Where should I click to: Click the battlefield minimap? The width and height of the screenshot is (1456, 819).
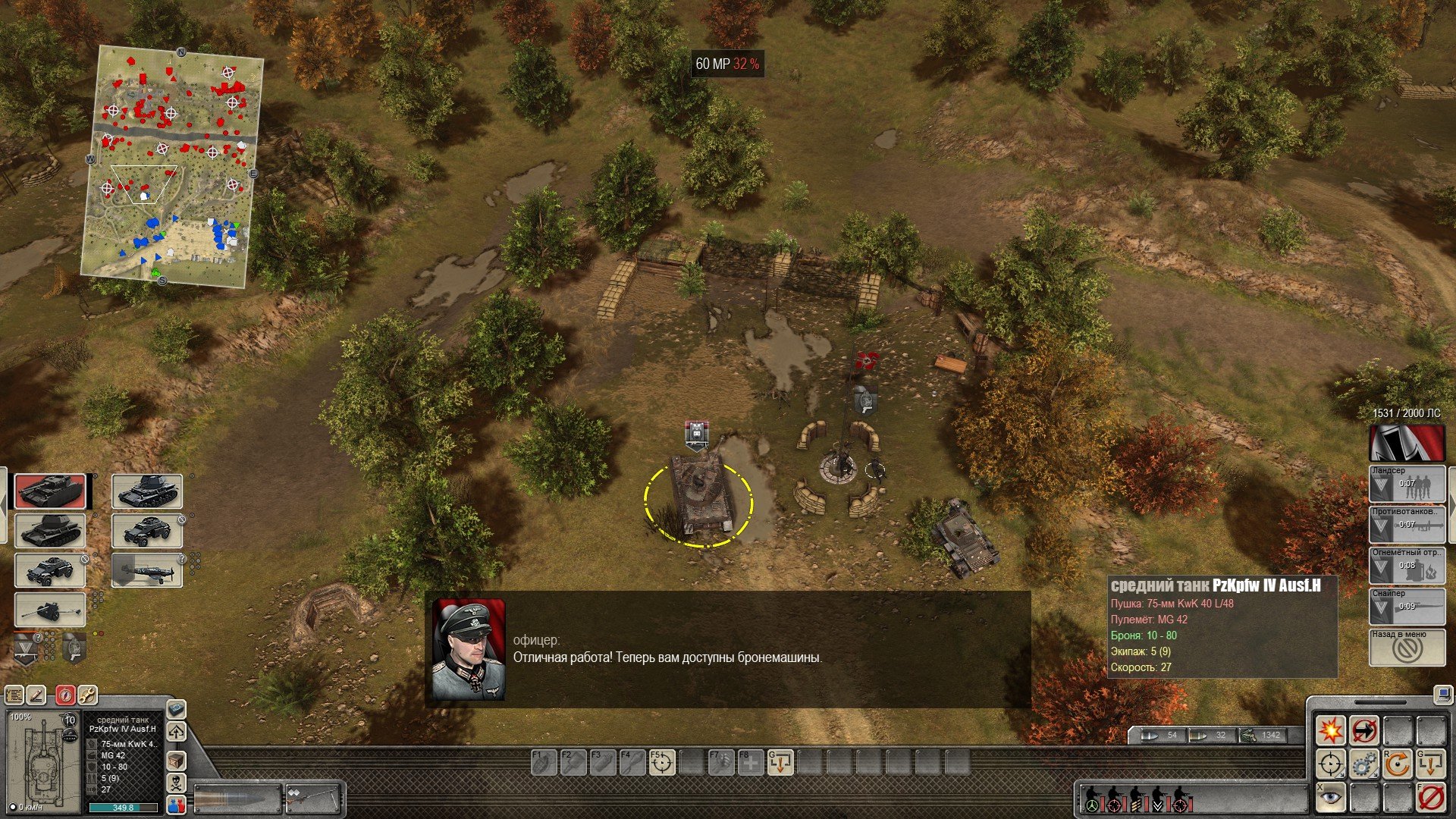pyautogui.click(x=171, y=166)
